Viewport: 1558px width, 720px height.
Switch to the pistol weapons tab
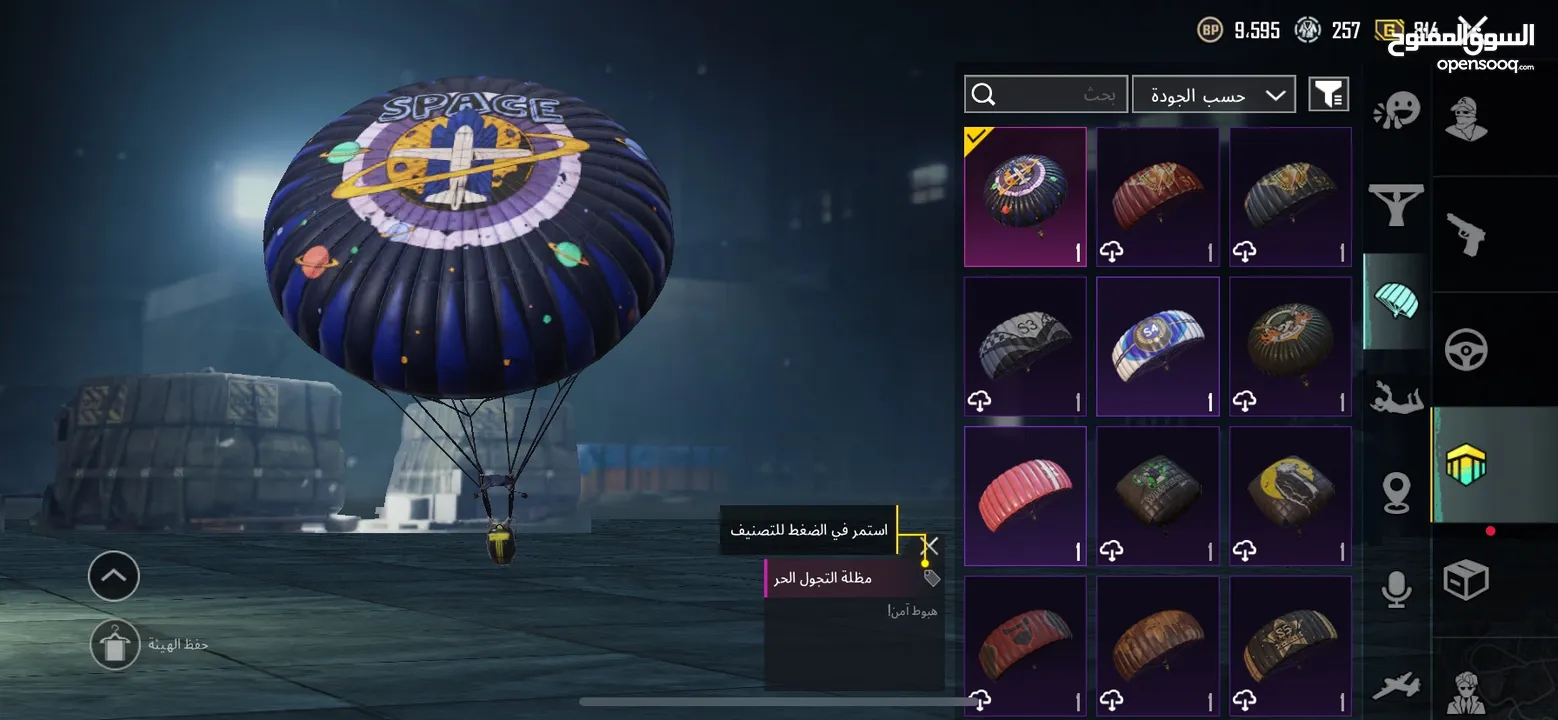point(1466,234)
